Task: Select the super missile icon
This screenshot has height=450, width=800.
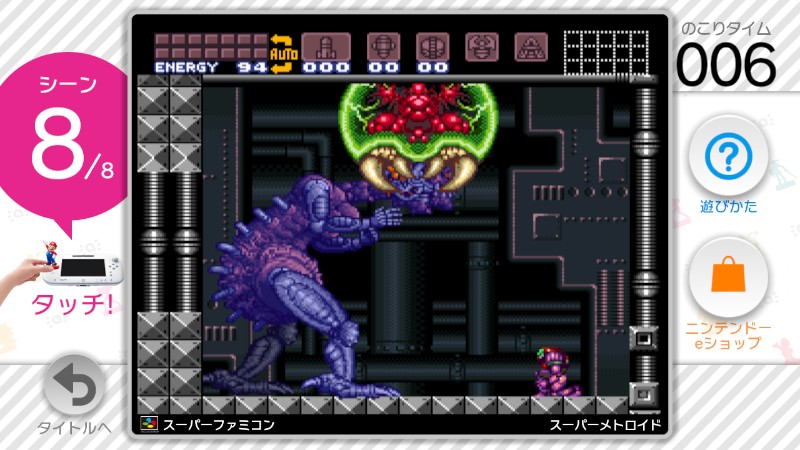Action: [383, 45]
